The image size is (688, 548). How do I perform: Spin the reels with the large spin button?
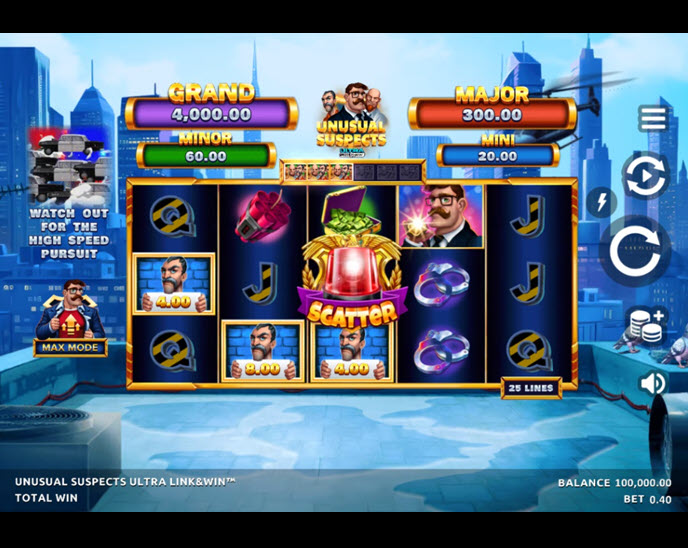click(638, 252)
